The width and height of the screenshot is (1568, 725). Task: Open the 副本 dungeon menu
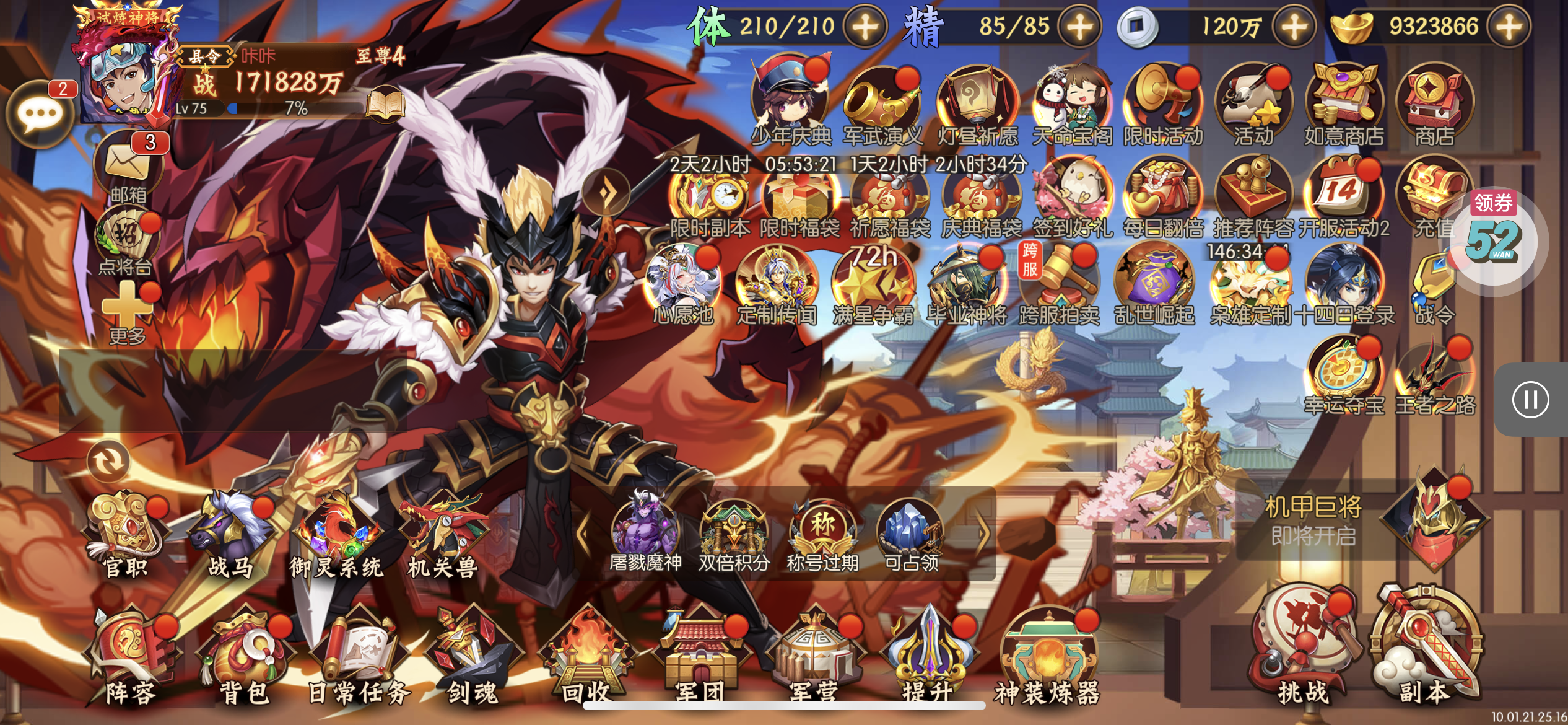1424,651
